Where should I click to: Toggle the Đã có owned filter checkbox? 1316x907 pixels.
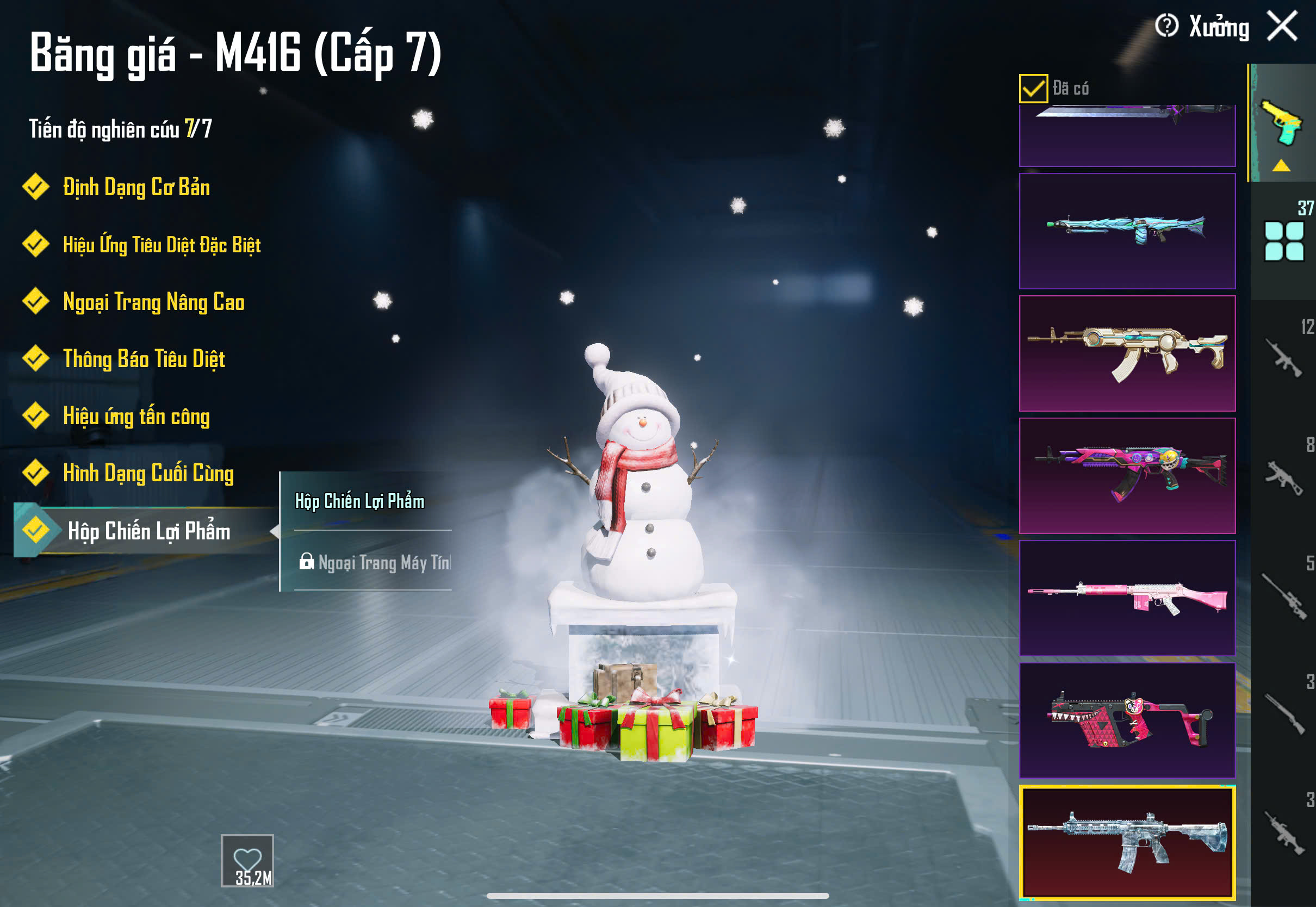tap(1033, 89)
